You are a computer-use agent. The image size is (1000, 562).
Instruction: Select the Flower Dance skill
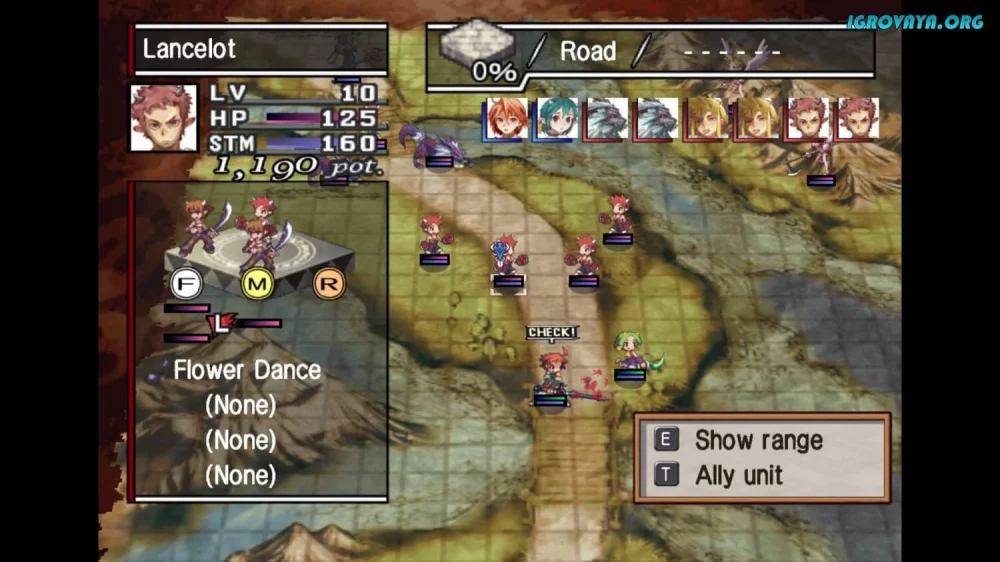point(247,370)
